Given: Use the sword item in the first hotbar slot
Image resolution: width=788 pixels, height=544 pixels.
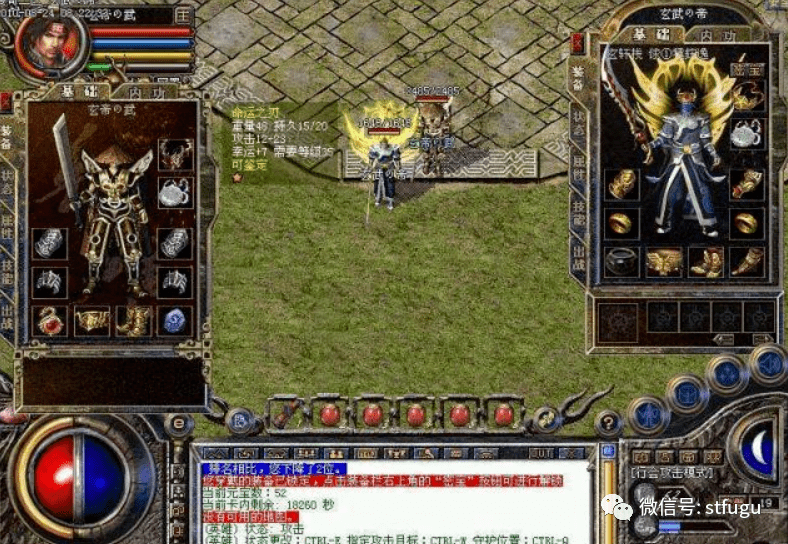Looking at the screenshot, I should tap(285, 413).
